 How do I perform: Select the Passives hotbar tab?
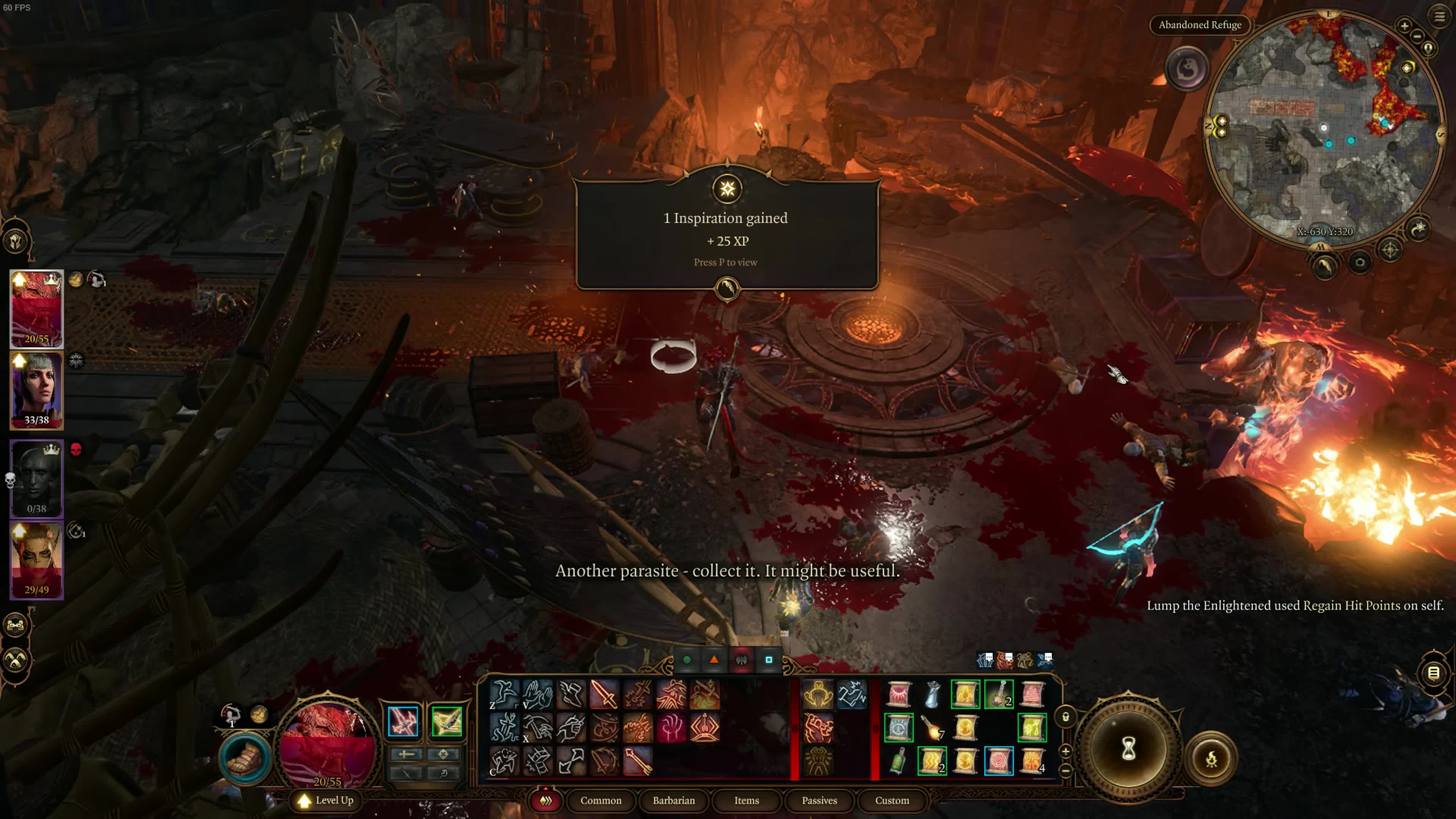click(819, 800)
